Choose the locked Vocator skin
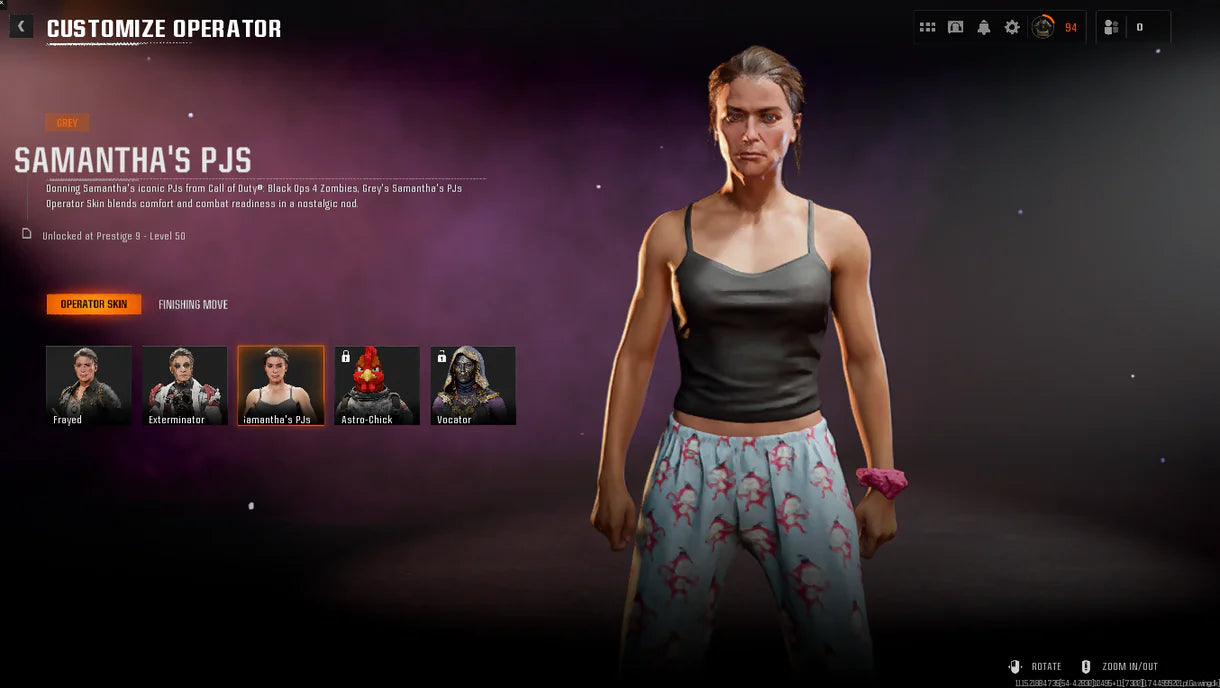The width and height of the screenshot is (1220, 688). [x=473, y=385]
